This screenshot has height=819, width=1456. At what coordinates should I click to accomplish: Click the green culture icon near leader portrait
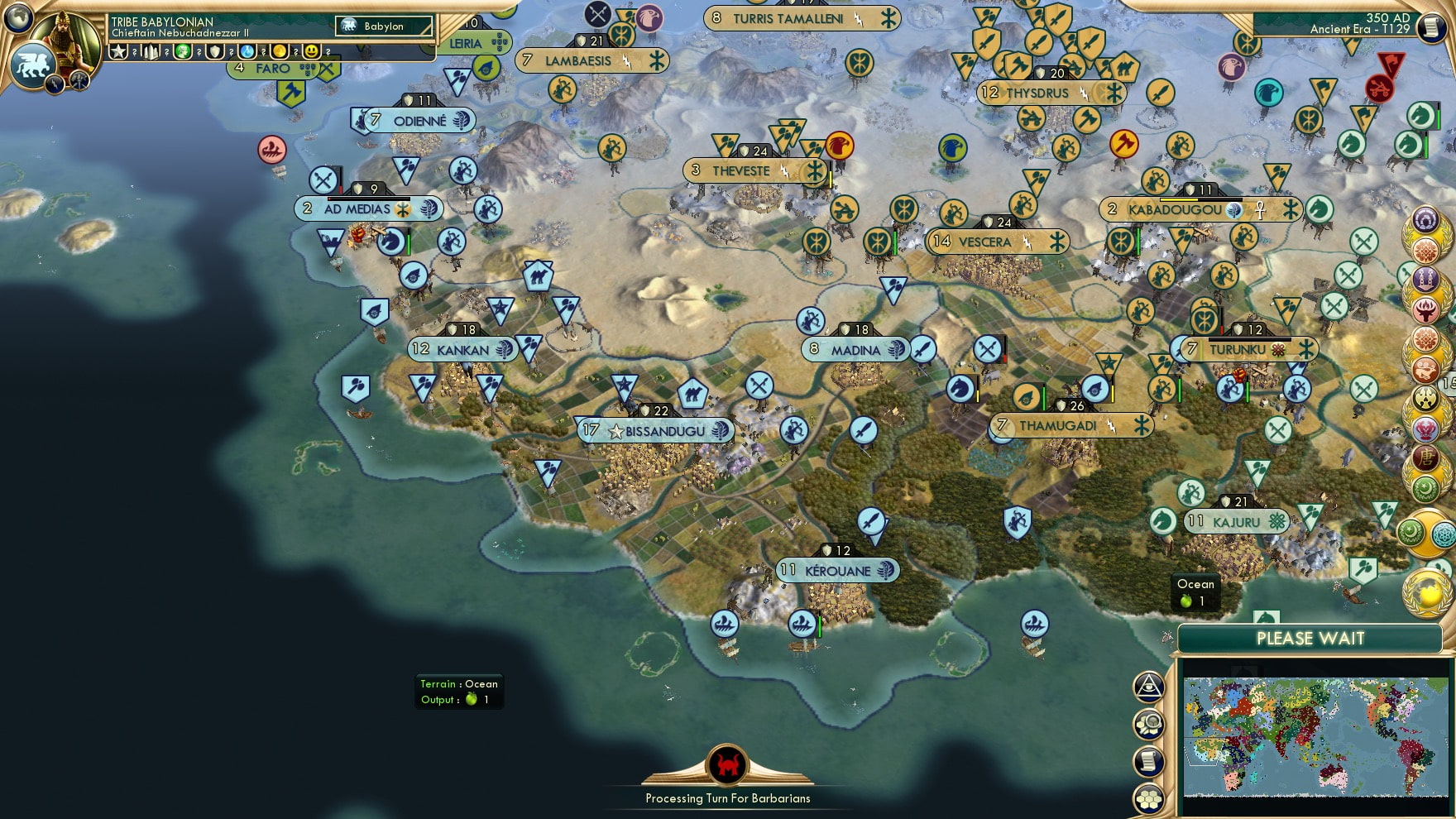click(x=182, y=52)
